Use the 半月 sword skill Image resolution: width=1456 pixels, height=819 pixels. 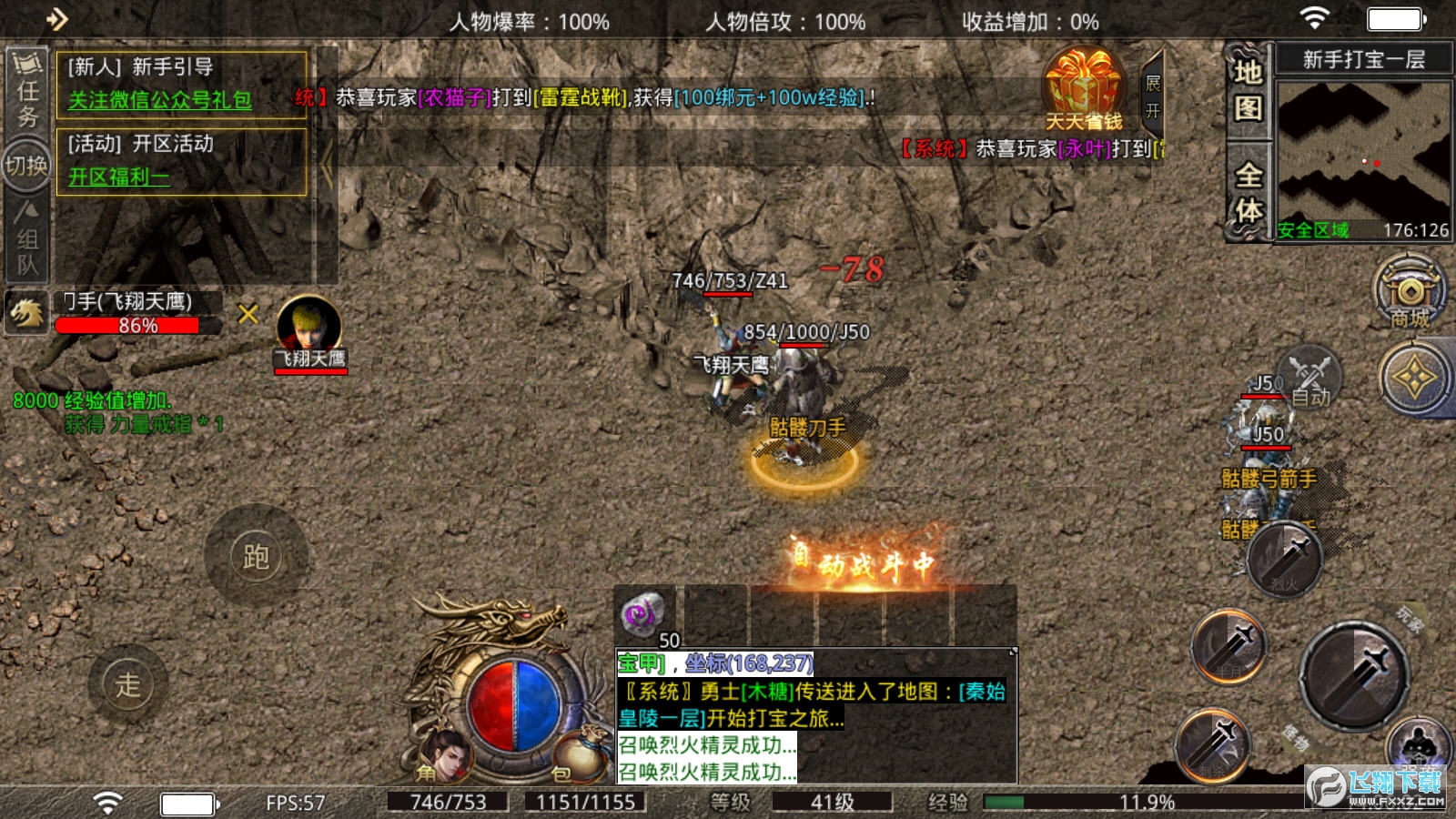[1230, 648]
